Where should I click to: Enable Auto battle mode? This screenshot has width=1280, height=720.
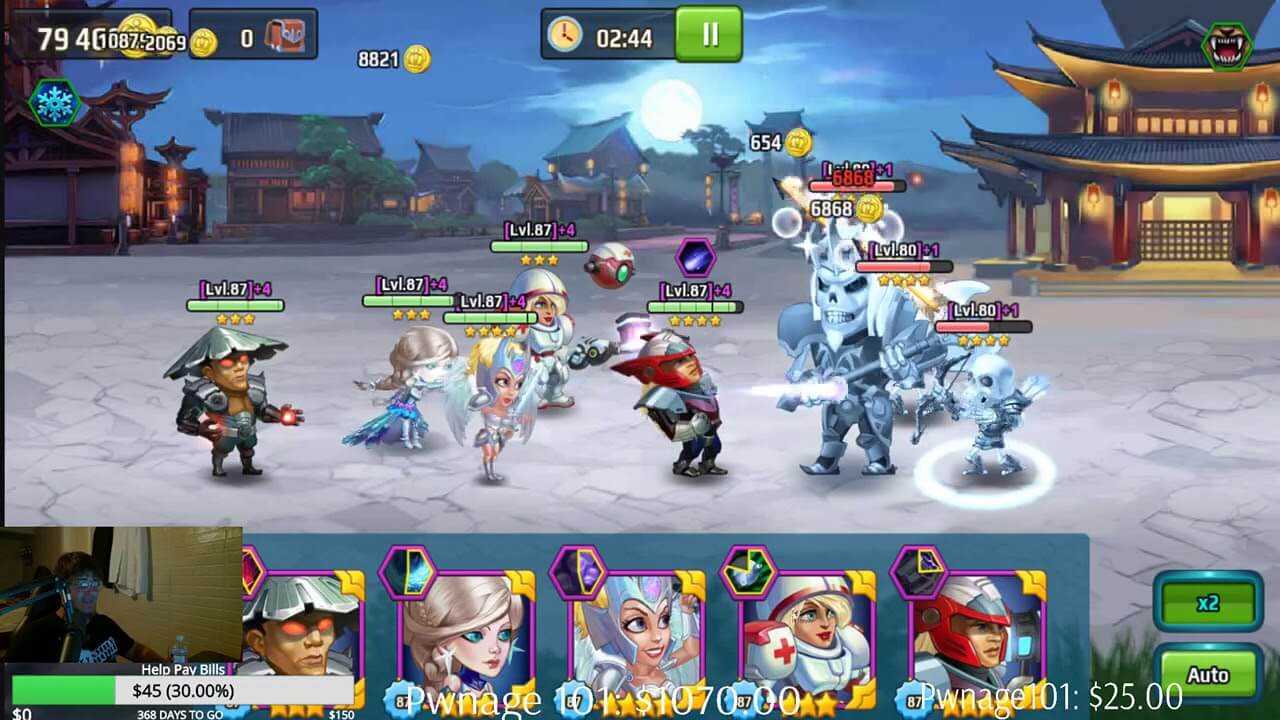pyautogui.click(x=1207, y=675)
